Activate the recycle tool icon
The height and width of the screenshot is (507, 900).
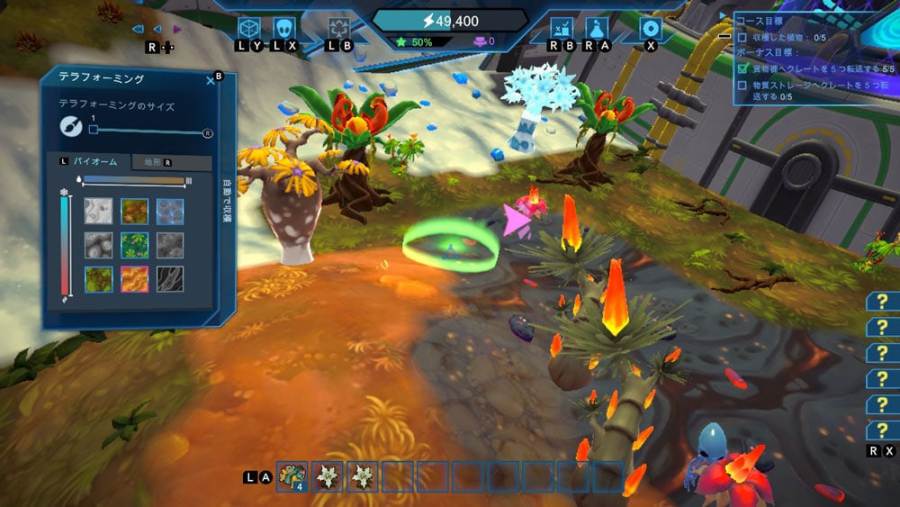[x=340, y=27]
